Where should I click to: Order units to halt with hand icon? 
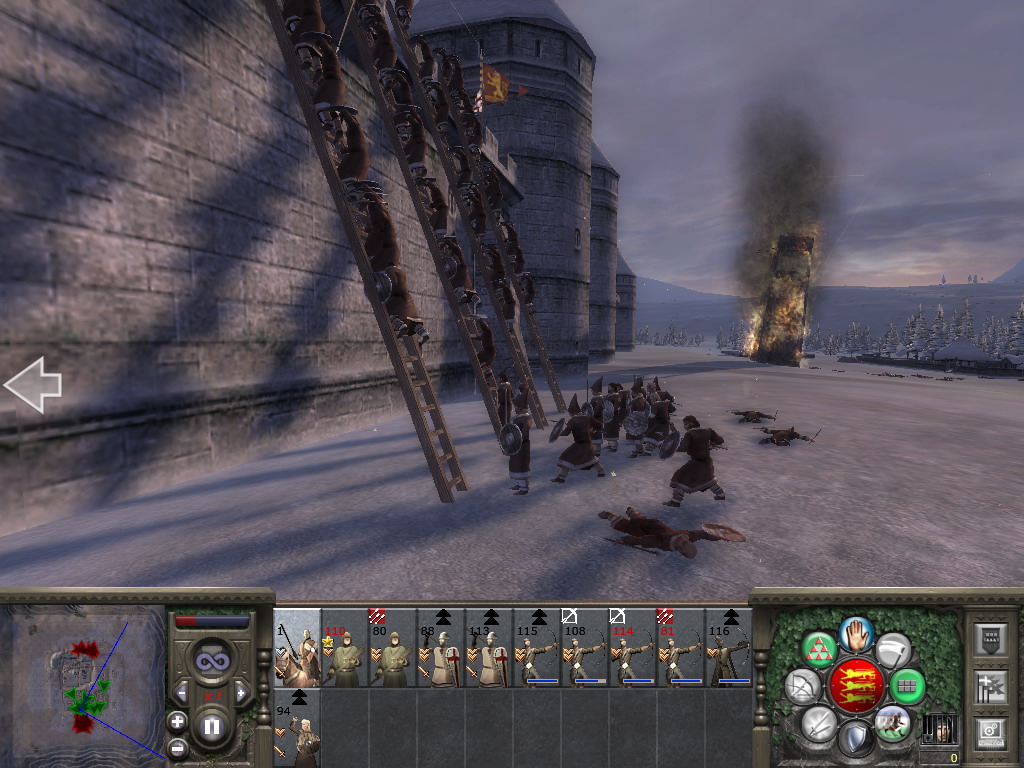click(856, 634)
